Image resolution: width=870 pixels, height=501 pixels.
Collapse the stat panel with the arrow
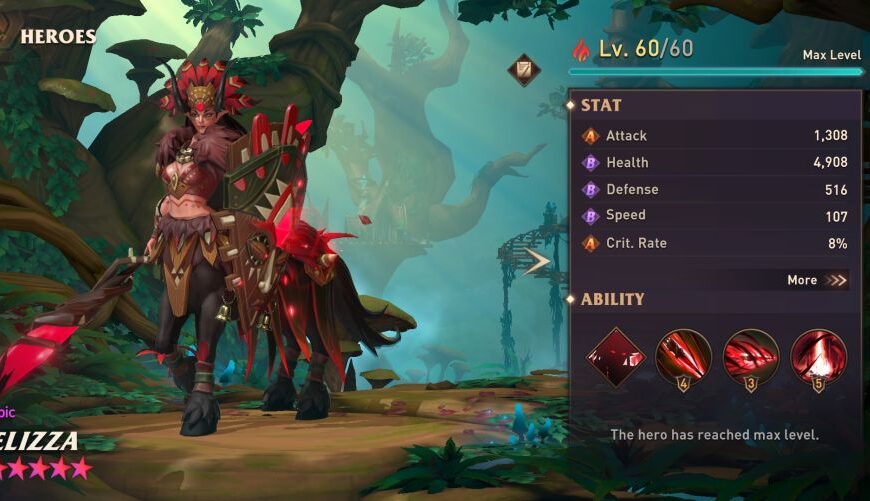tap(537, 262)
